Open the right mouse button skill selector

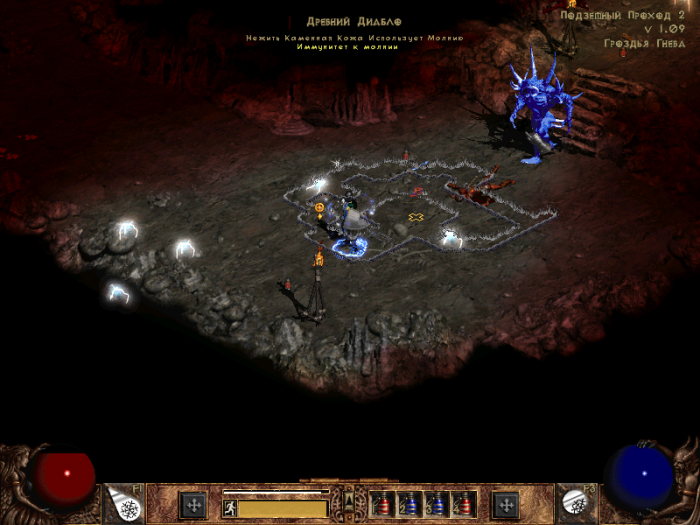(x=576, y=503)
